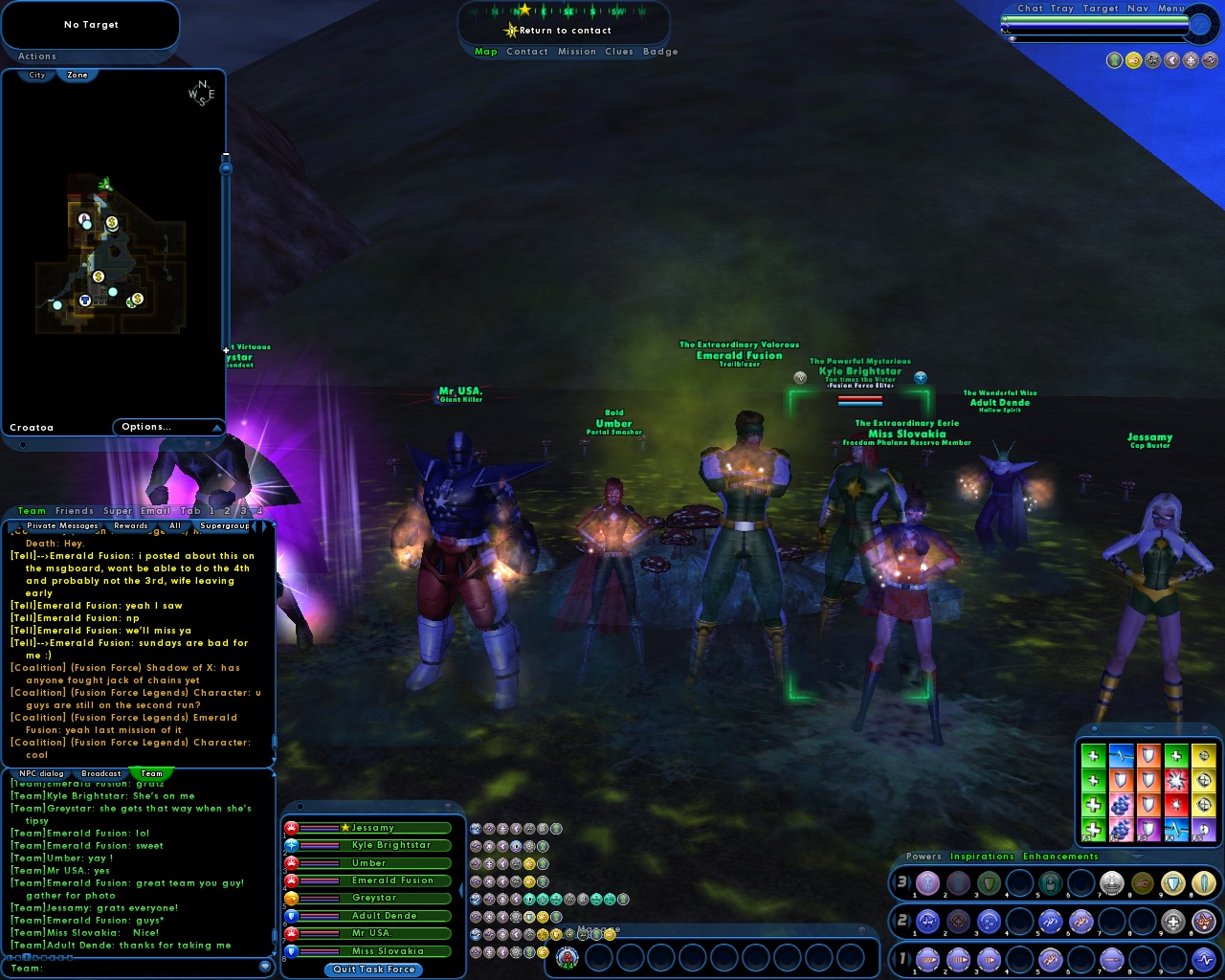The image size is (1225, 980).
Task: Click the Quit Task Force button
Action: coord(372,969)
